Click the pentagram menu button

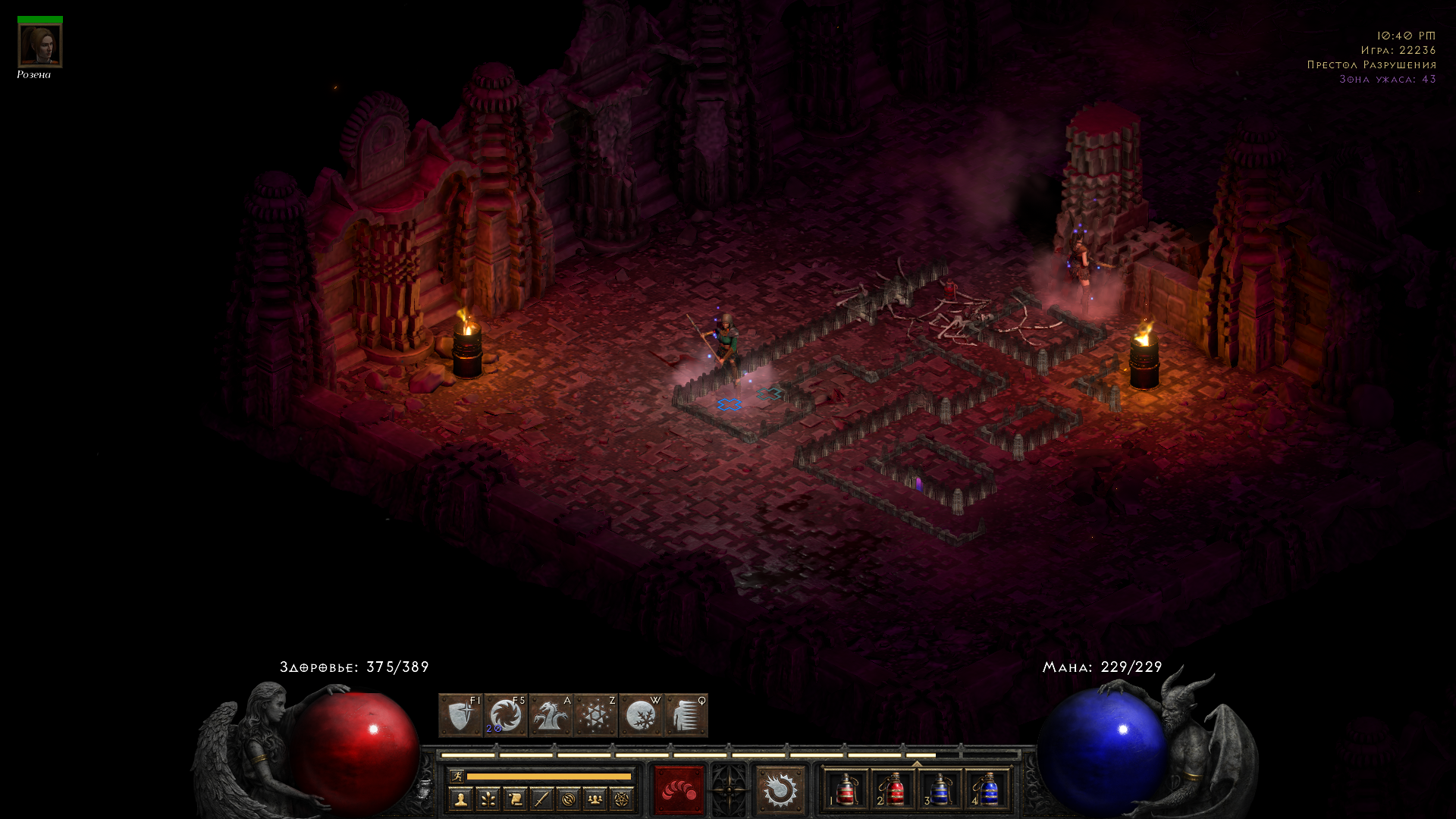(x=622, y=799)
